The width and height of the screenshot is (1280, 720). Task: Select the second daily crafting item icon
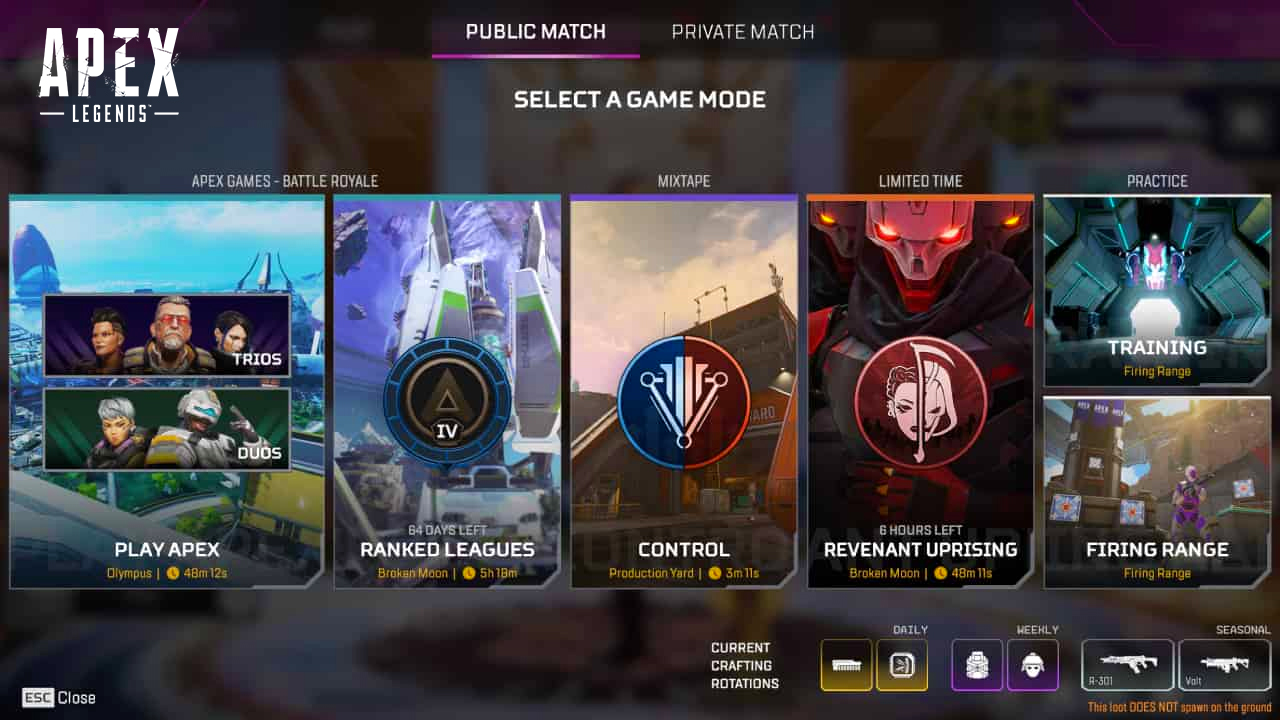(901, 664)
